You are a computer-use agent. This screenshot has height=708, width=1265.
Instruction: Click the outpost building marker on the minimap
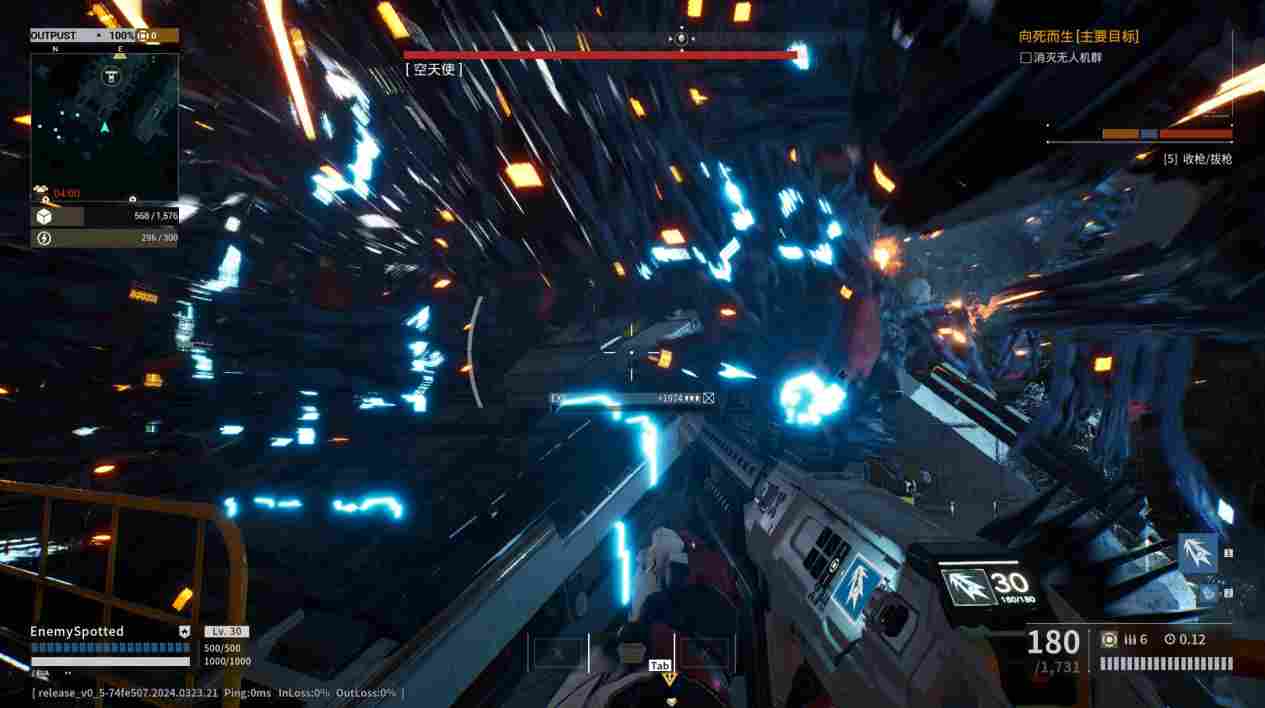coord(110,78)
